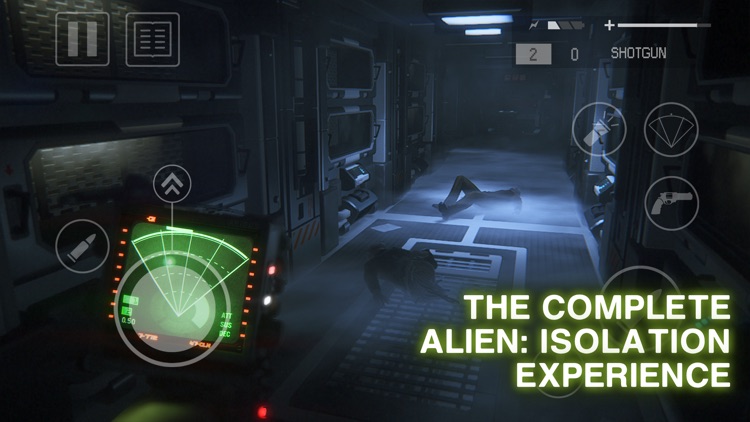750x422 pixels.
Task: Select the revolver weapon button
Action: pyautogui.click(x=671, y=202)
